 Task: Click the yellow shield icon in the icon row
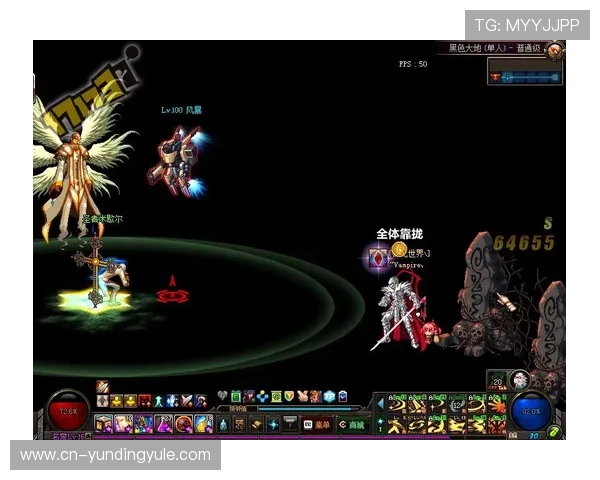pyautogui.click(x=288, y=396)
